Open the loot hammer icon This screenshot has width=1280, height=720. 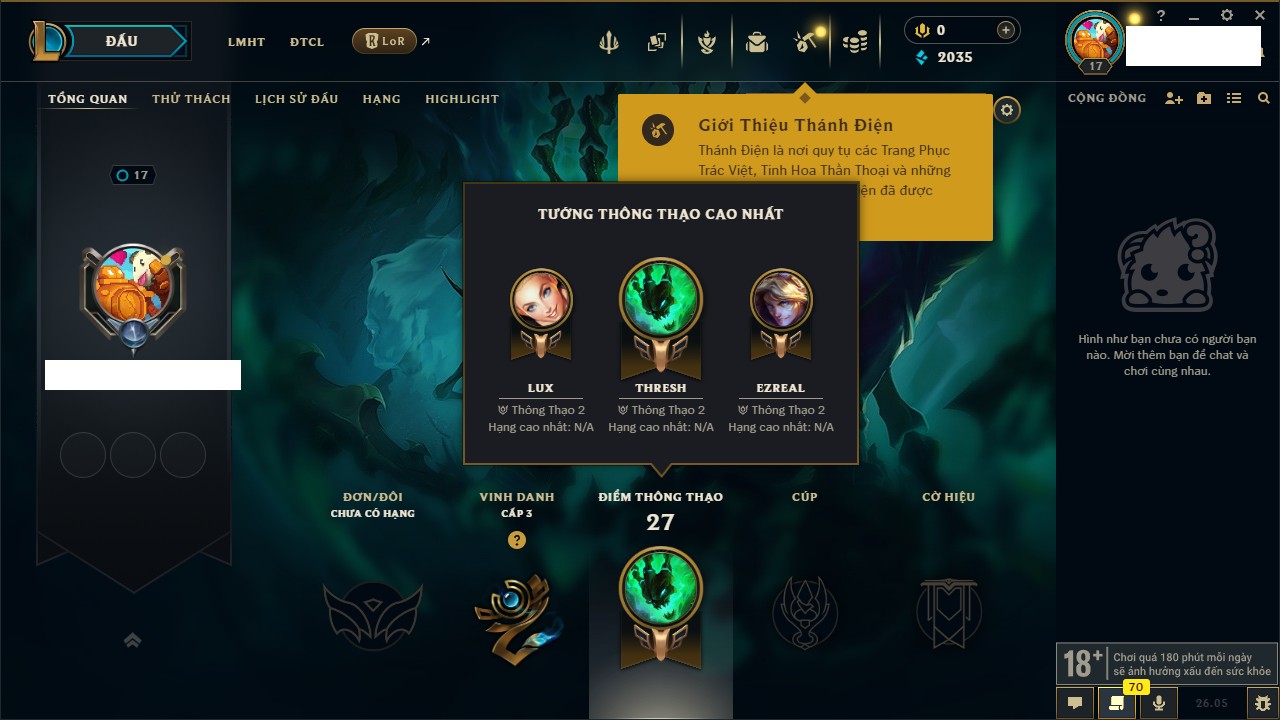(x=805, y=42)
